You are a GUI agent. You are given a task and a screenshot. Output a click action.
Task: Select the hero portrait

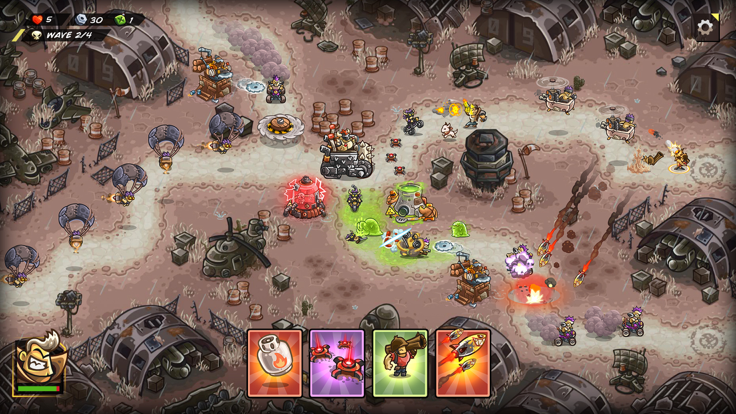pos(40,362)
